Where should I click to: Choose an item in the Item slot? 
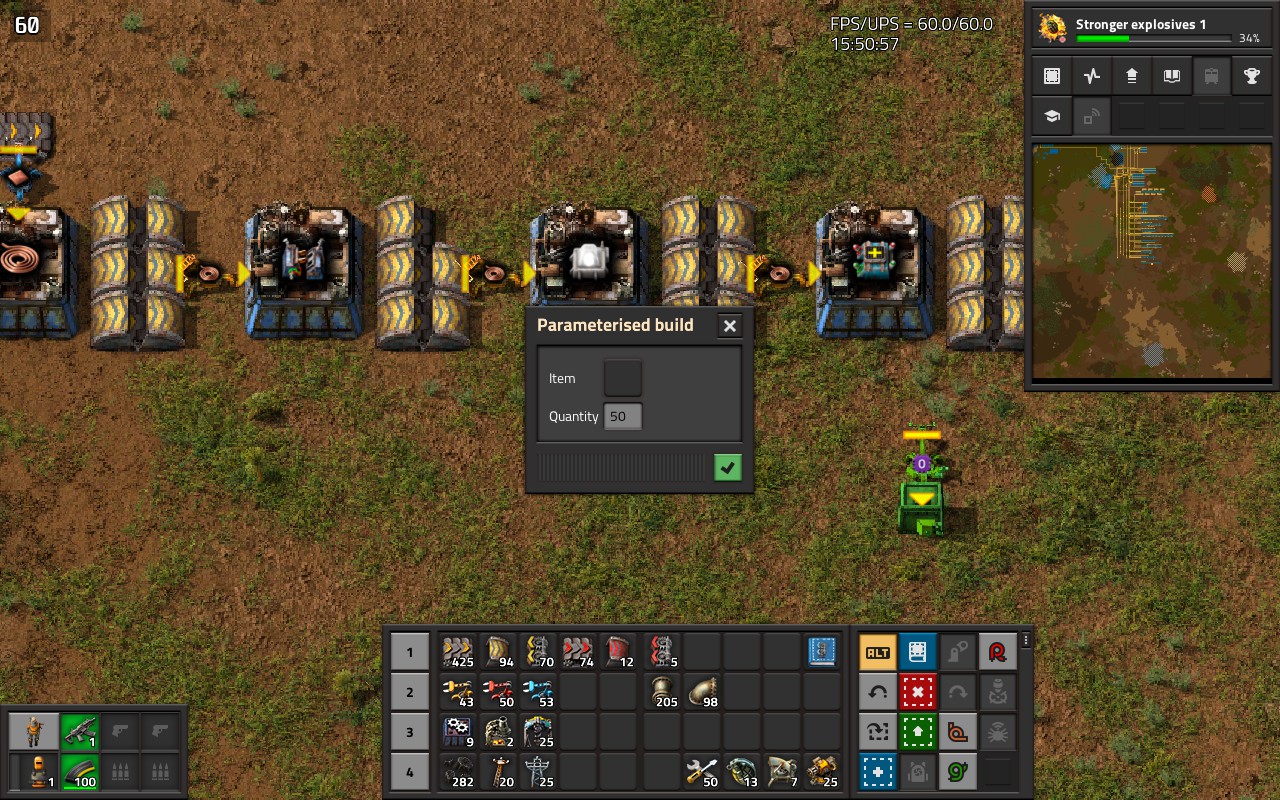[x=623, y=378]
